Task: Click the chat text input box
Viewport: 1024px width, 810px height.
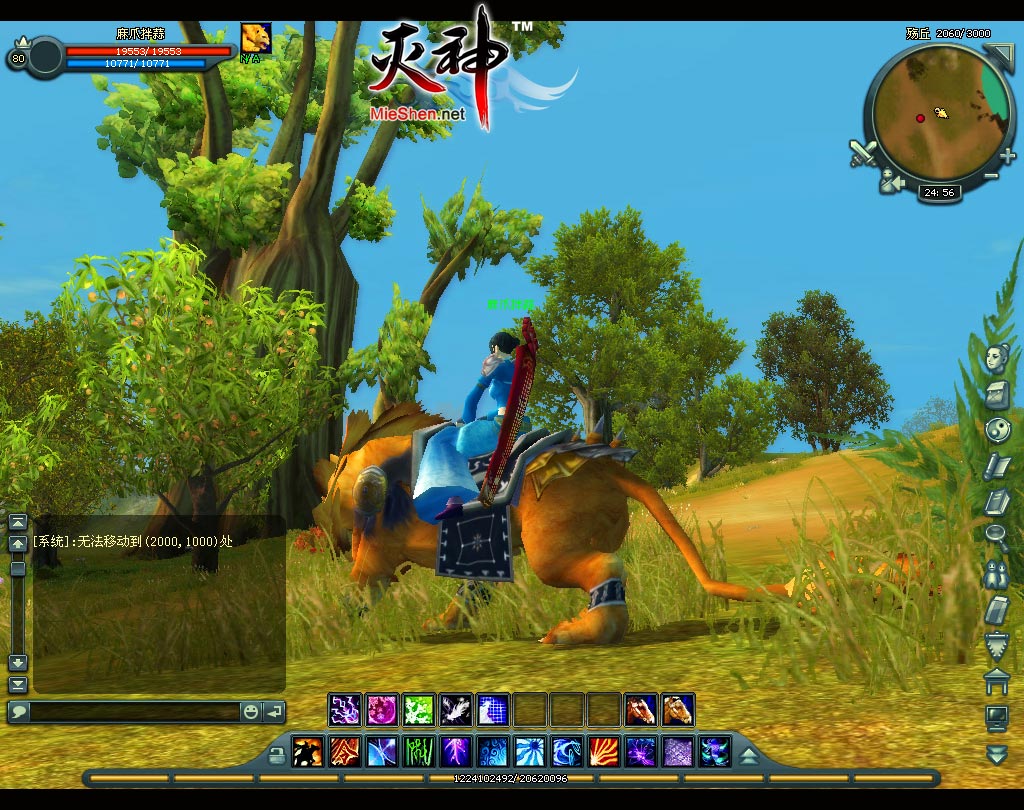Action: (x=135, y=712)
